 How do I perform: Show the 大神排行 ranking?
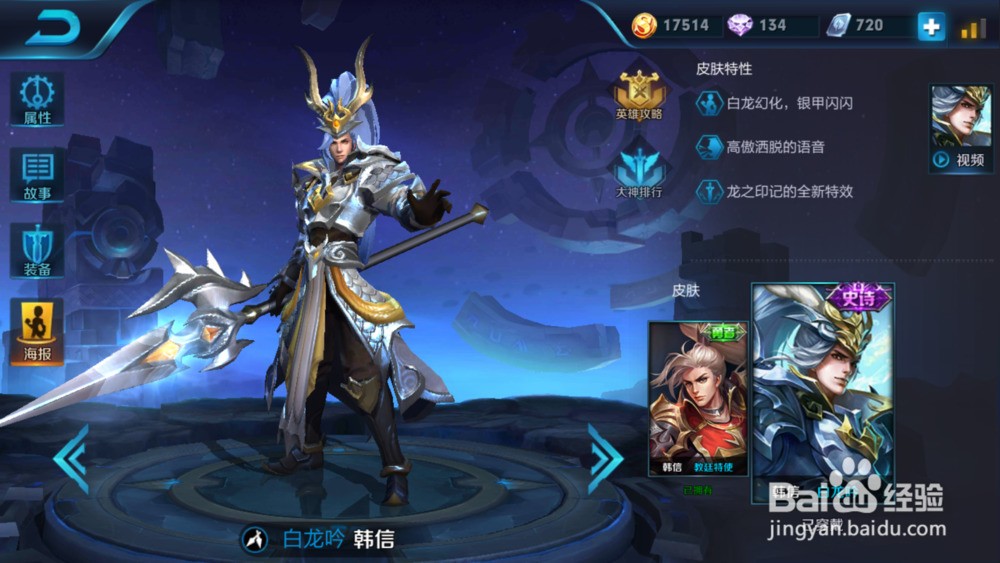(639, 171)
